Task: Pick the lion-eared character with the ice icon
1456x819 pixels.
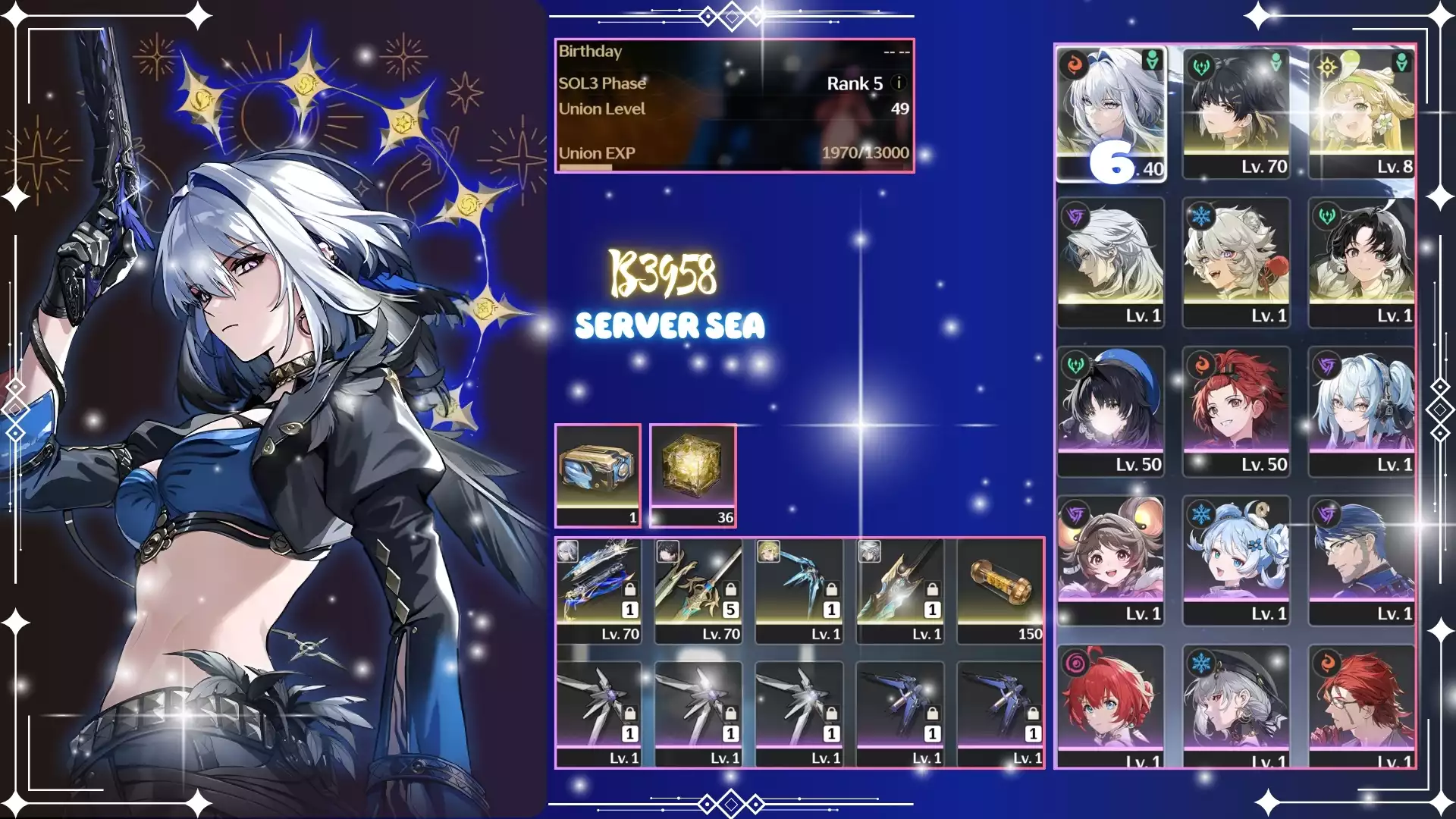Action: [1236, 262]
